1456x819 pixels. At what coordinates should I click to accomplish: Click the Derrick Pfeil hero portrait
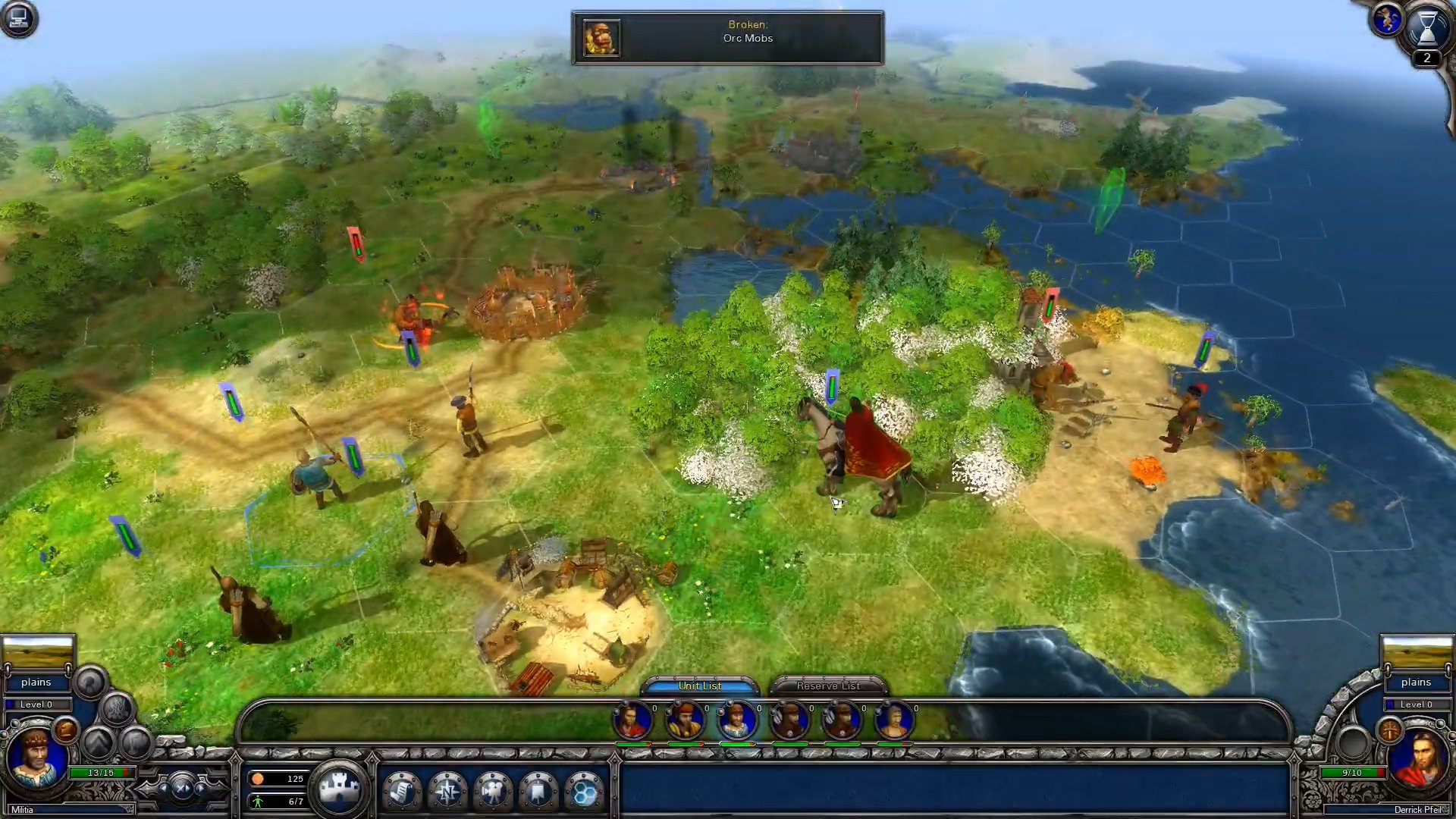[1420, 760]
